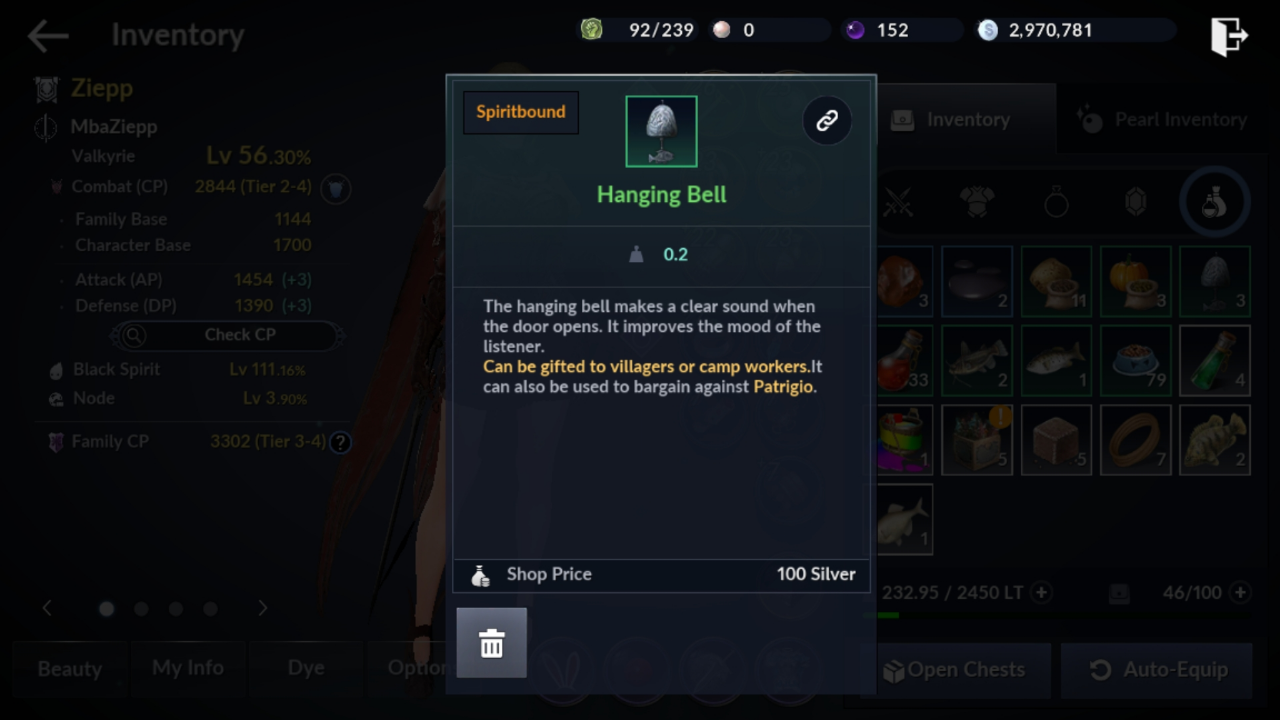
Task: Select the Inventory tab
Action: coord(953,120)
